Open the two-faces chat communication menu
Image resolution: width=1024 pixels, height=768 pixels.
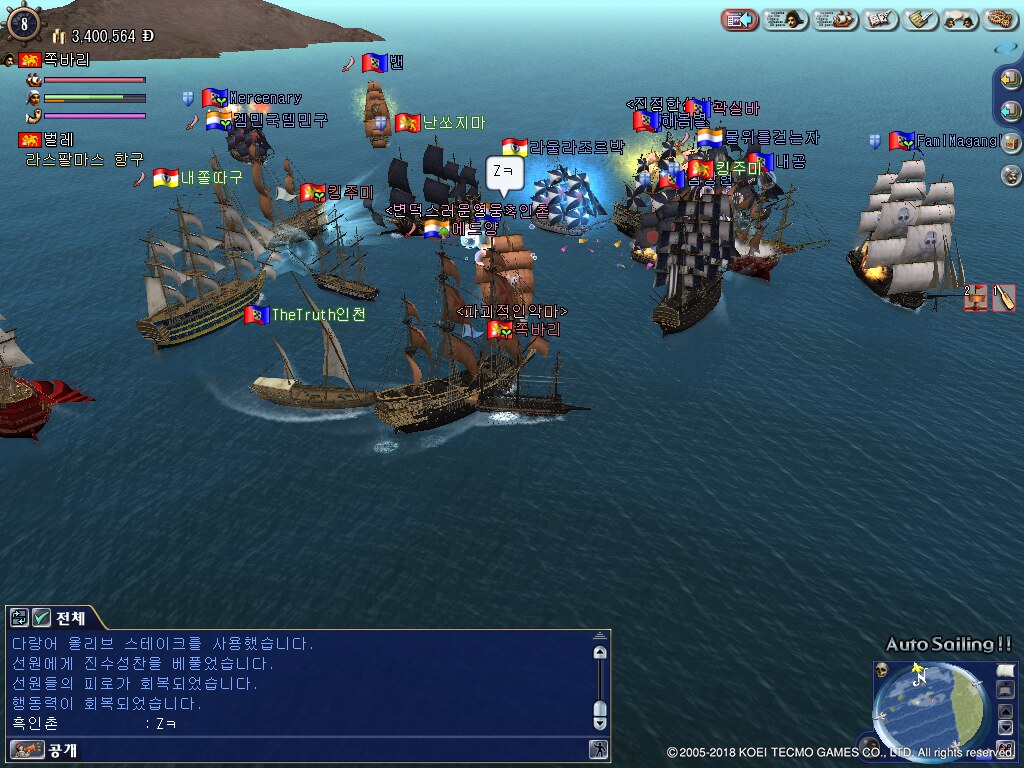[960, 19]
